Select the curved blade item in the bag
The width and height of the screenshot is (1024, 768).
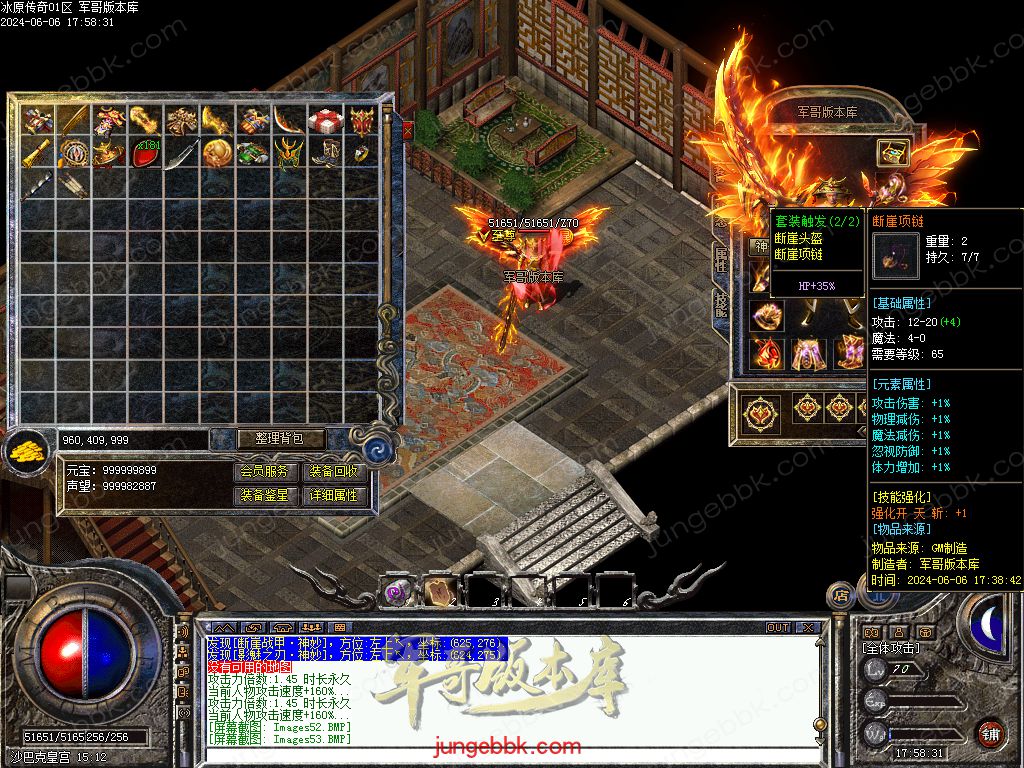point(181,154)
